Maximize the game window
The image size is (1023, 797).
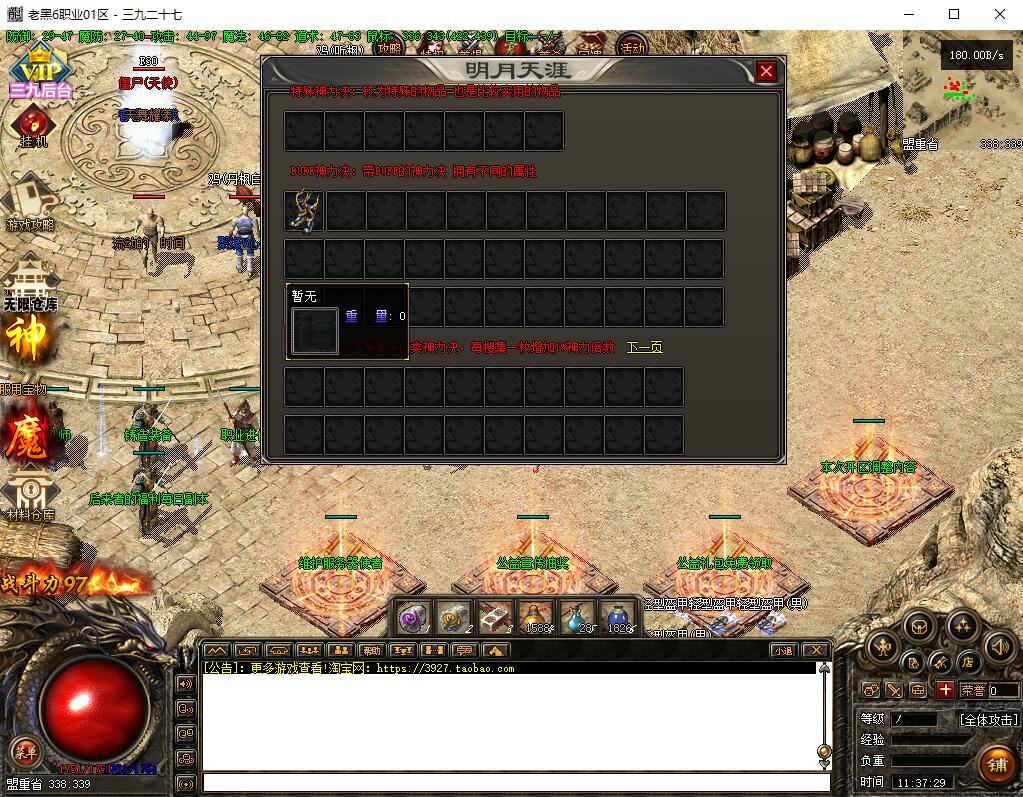point(954,14)
